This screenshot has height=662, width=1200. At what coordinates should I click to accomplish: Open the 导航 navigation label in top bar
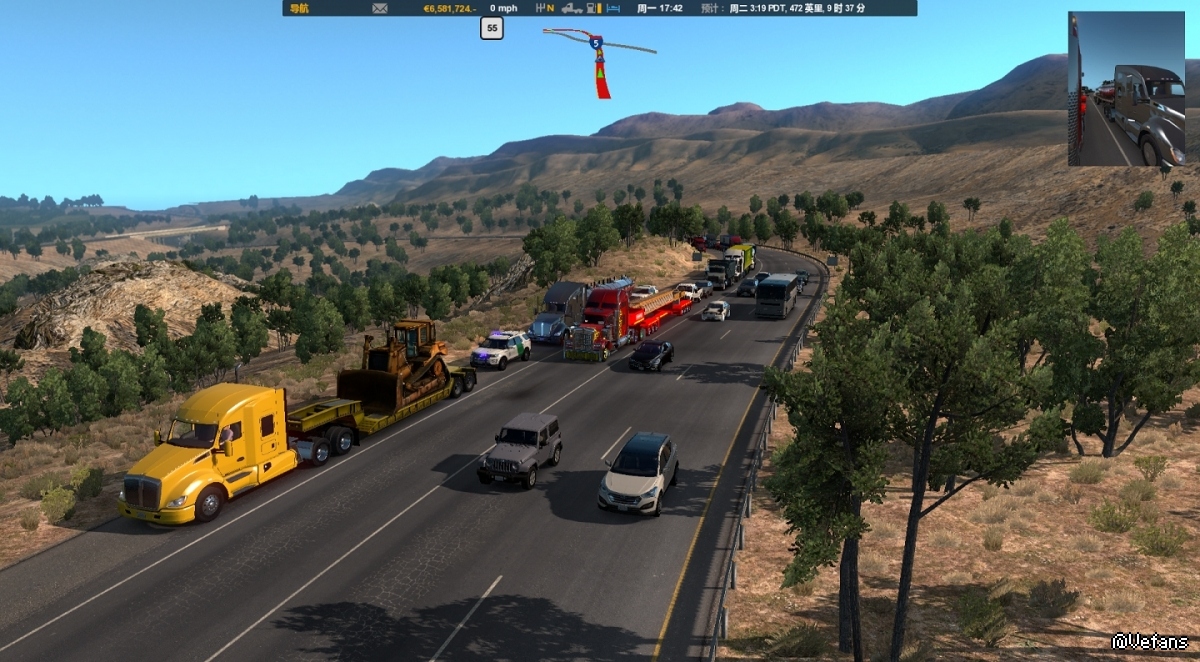point(299,8)
